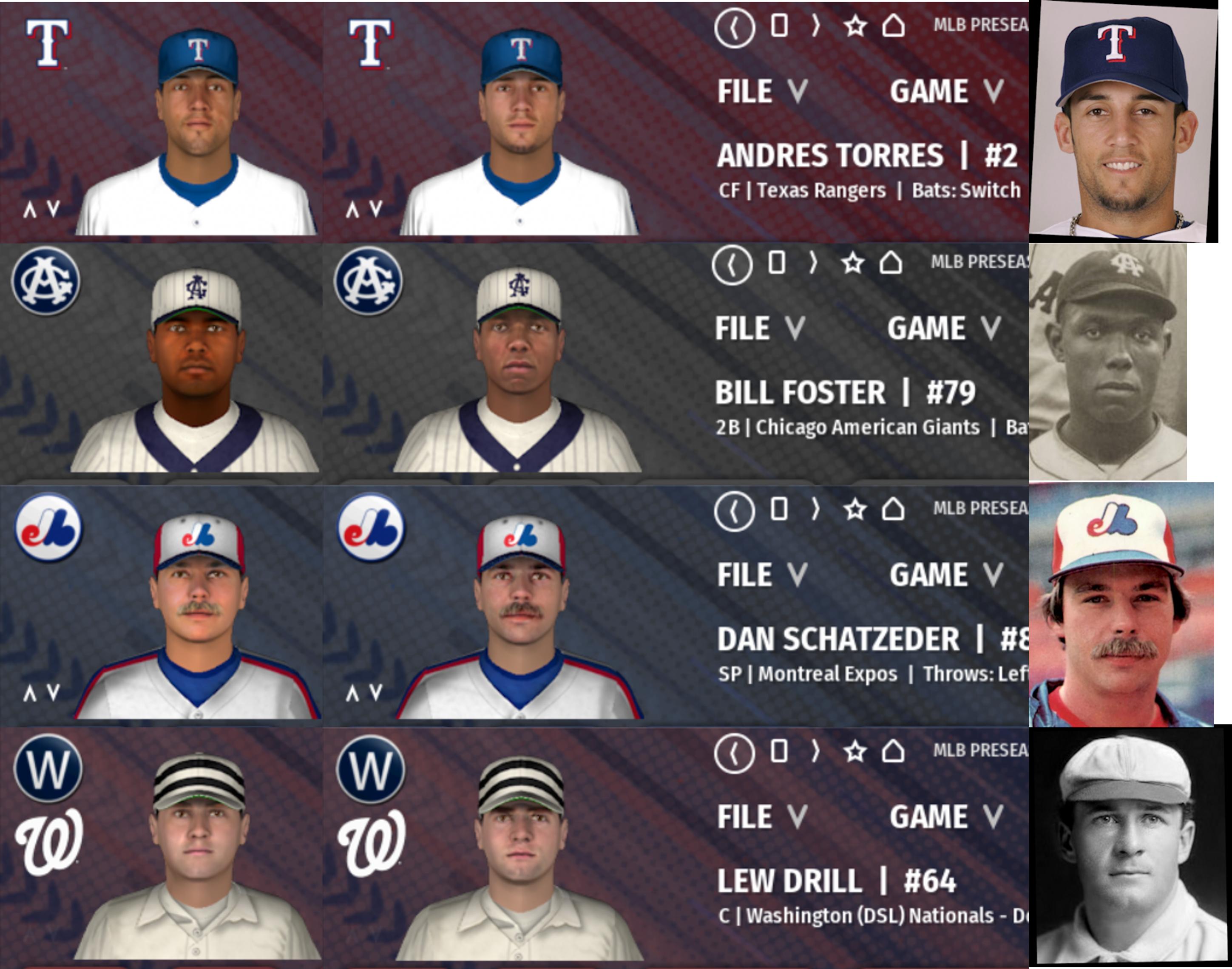Click the star icon in Lew Drill header
The width and height of the screenshot is (1232, 969).
coord(855,752)
